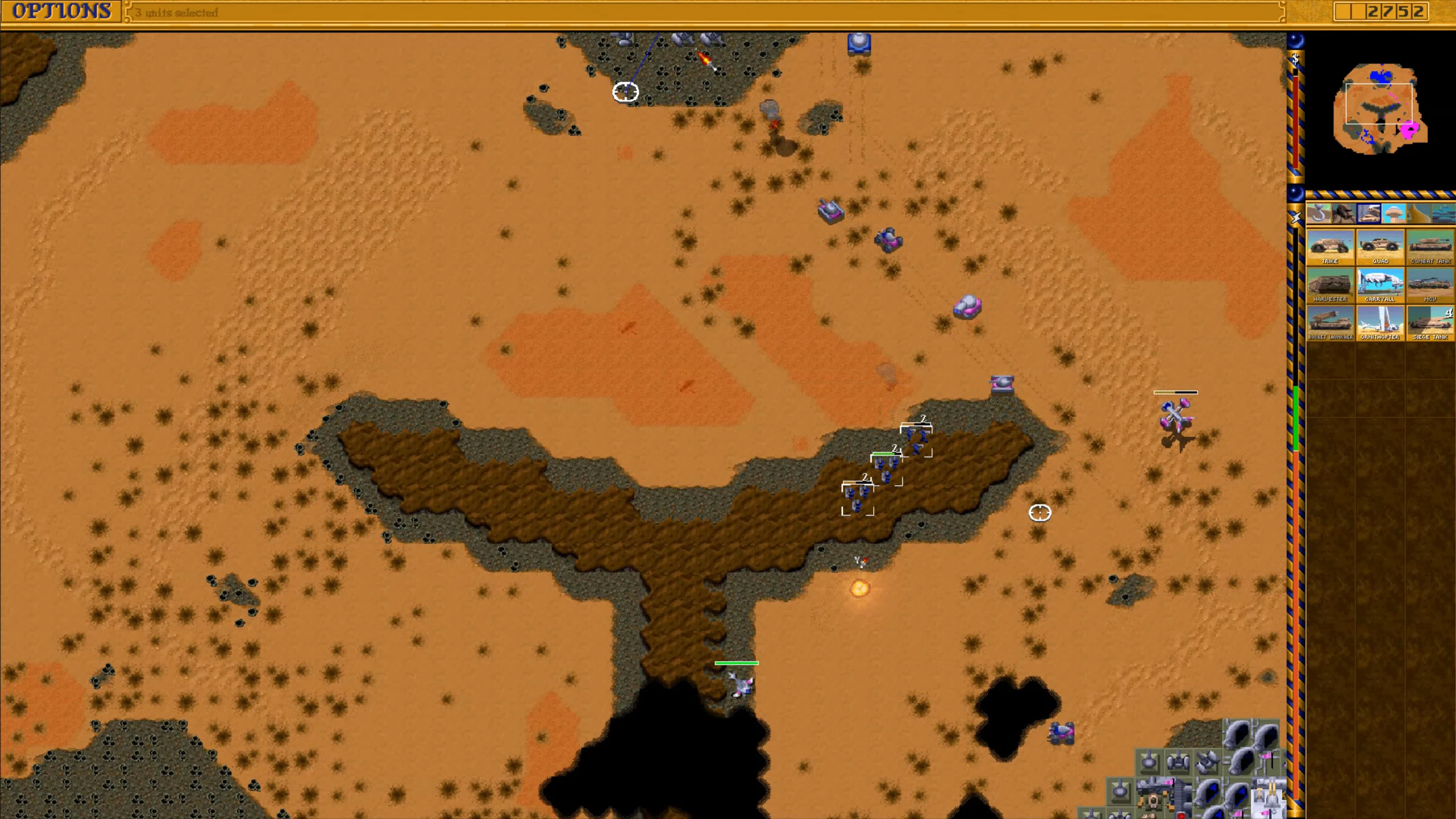This screenshot has width=1456, height=819.
Task: Open the infantry soldier production tab
Action: [1343, 214]
